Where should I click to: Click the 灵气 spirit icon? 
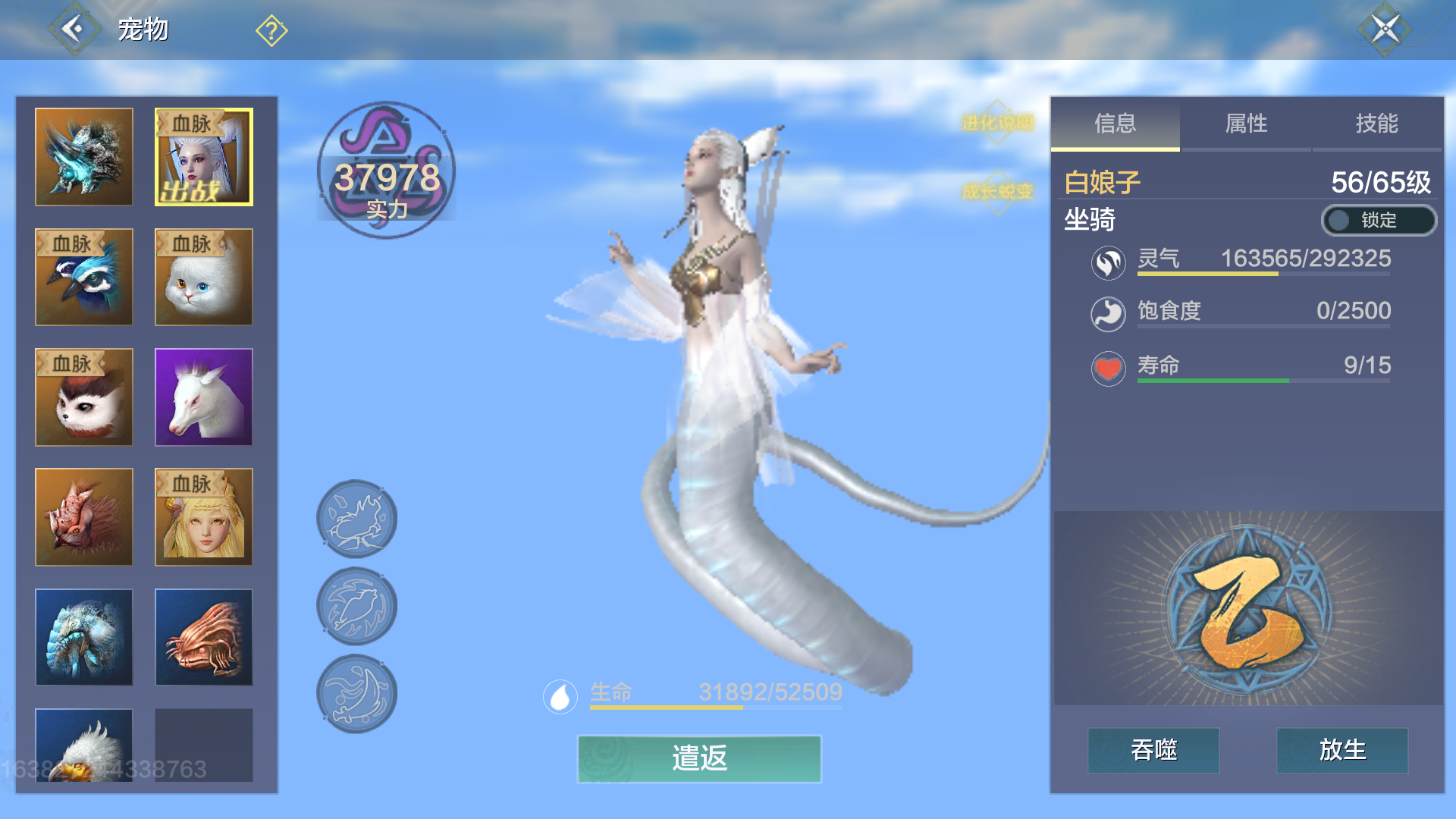pos(1108,265)
